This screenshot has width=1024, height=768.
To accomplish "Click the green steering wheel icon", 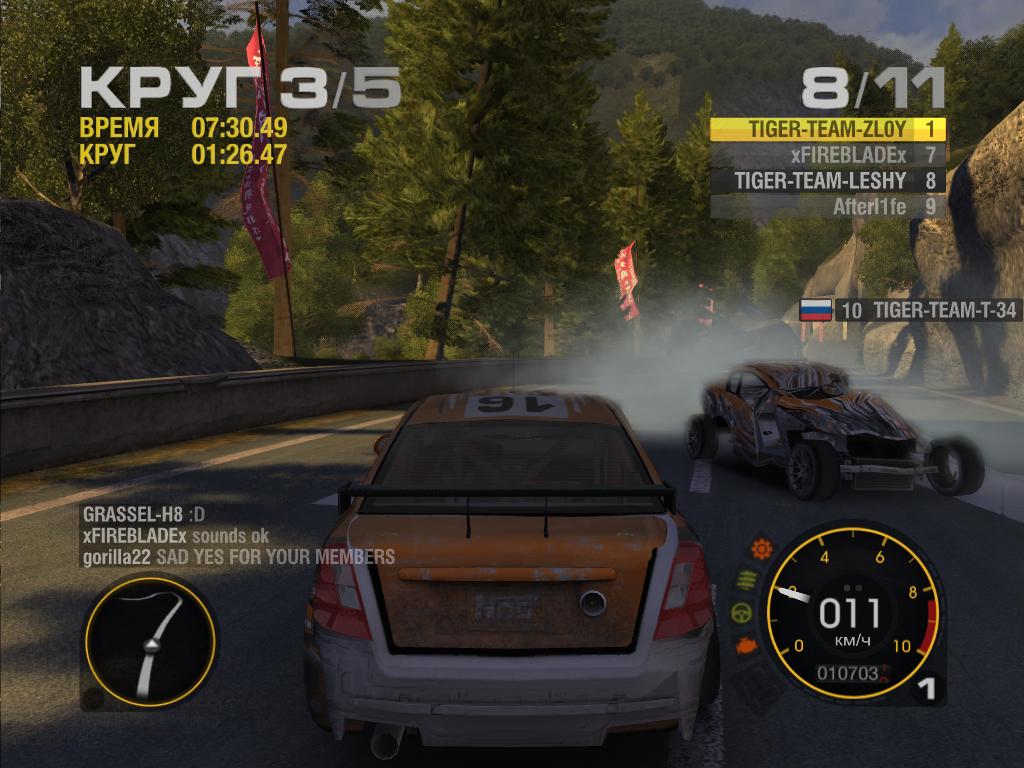I will (741, 613).
